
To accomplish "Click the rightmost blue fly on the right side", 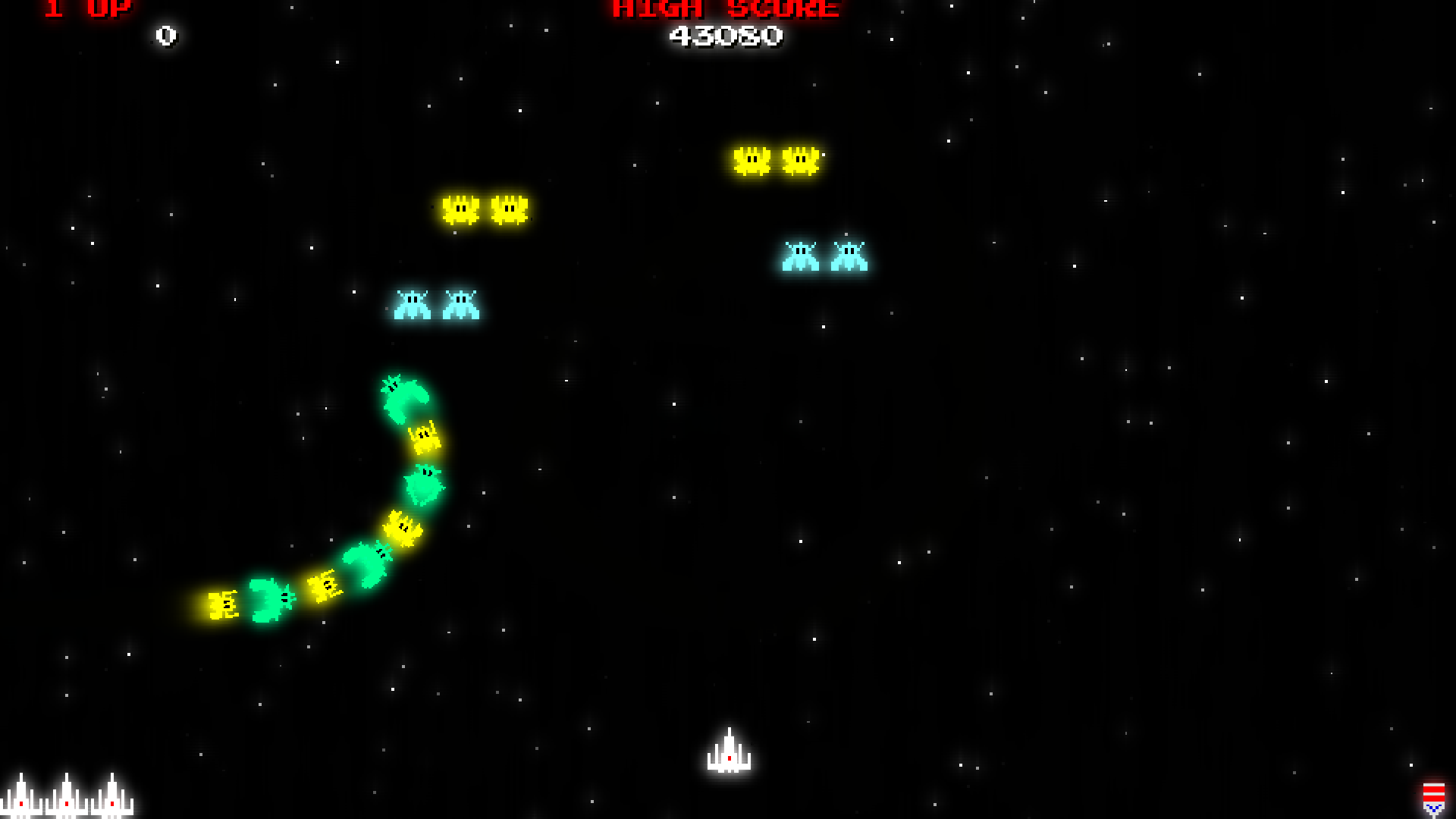I will click(849, 258).
